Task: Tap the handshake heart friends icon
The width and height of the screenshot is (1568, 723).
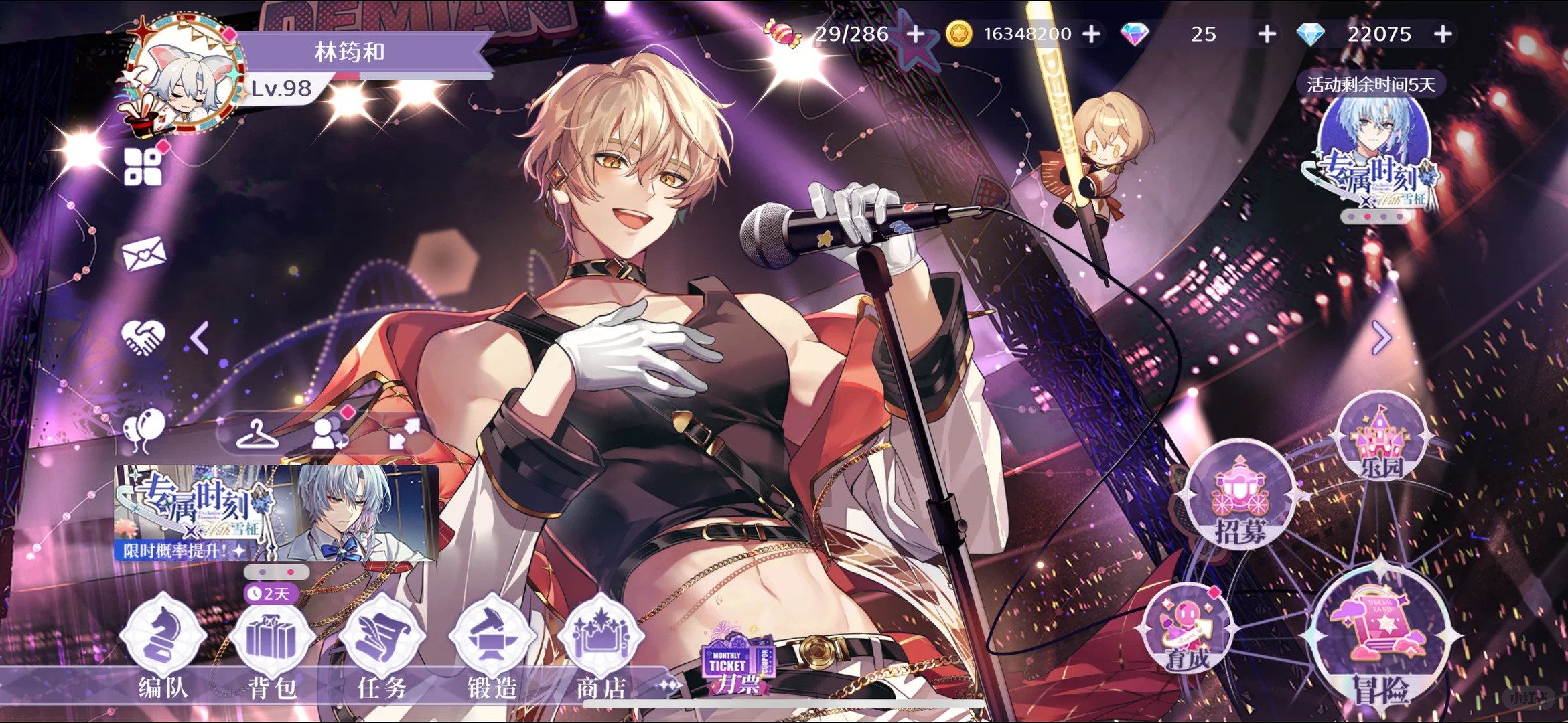Action: pyautogui.click(x=143, y=336)
